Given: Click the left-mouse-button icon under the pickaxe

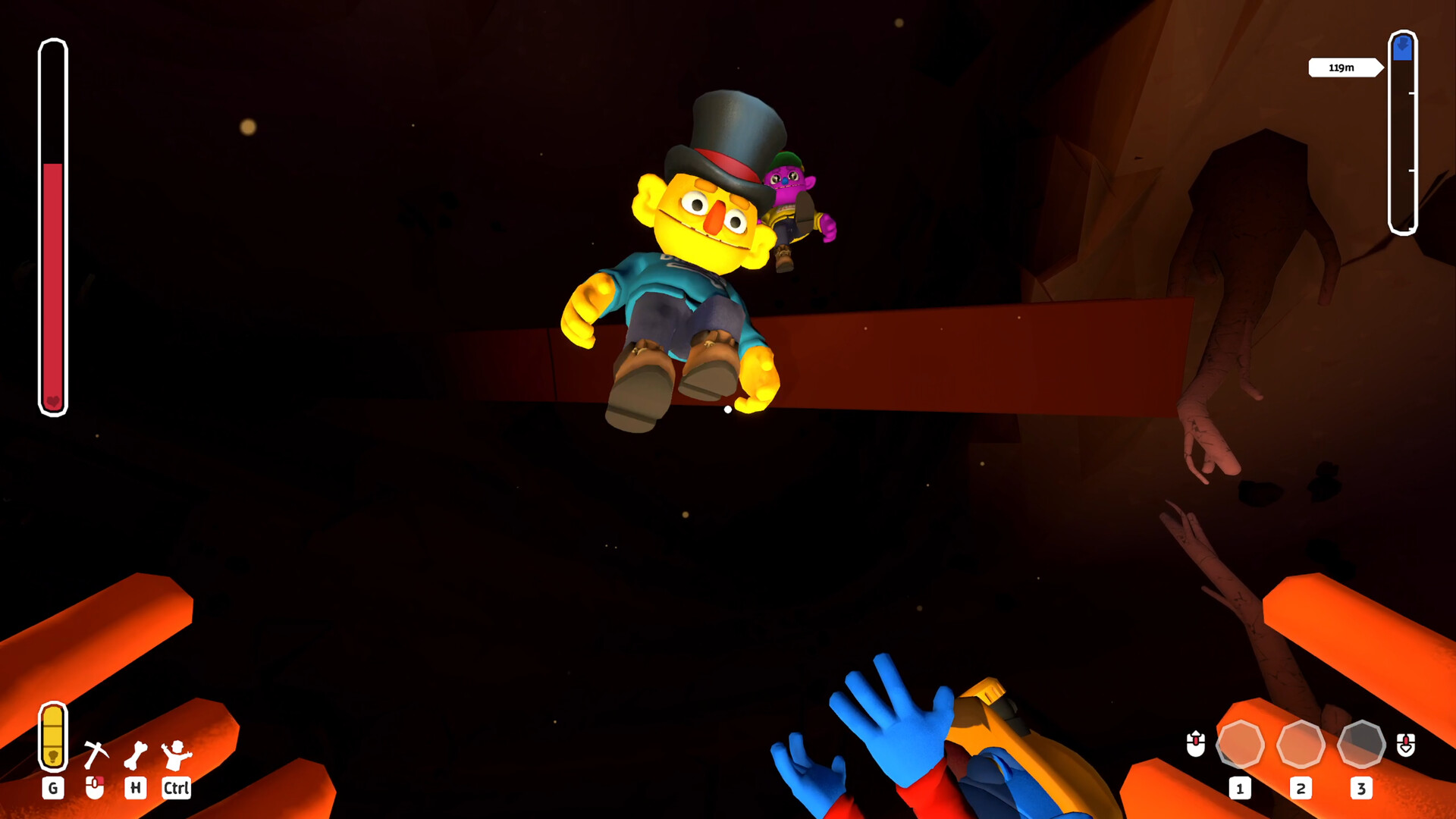Looking at the screenshot, I should [95, 789].
